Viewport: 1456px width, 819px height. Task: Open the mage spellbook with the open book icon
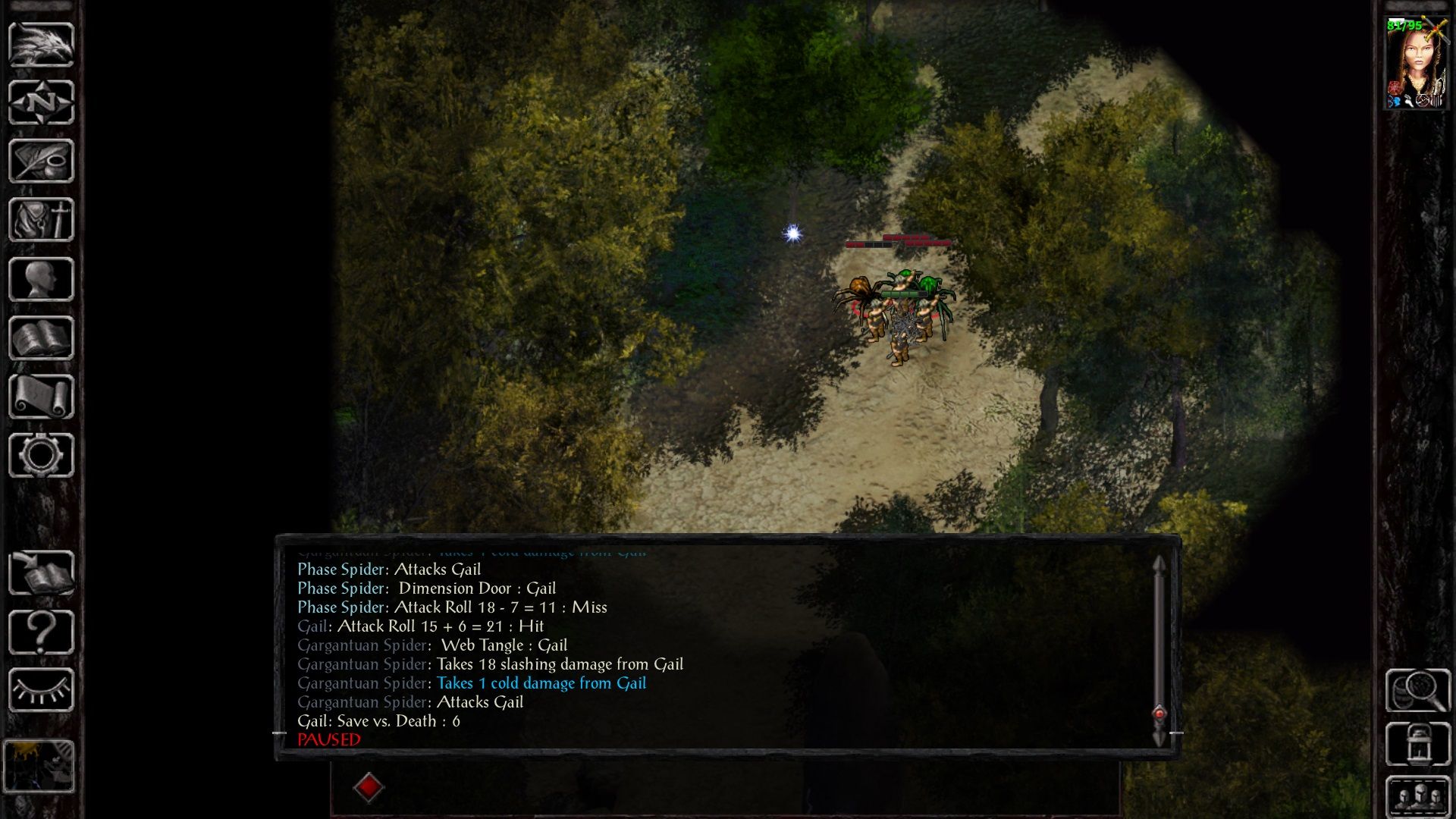(41, 338)
